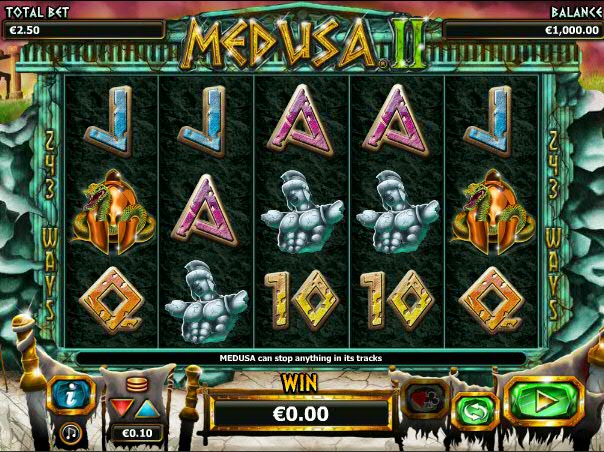This screenshot has height=452, width=604.
Task: Increase bet with the blue up arrow
Action: click(146, 407)
